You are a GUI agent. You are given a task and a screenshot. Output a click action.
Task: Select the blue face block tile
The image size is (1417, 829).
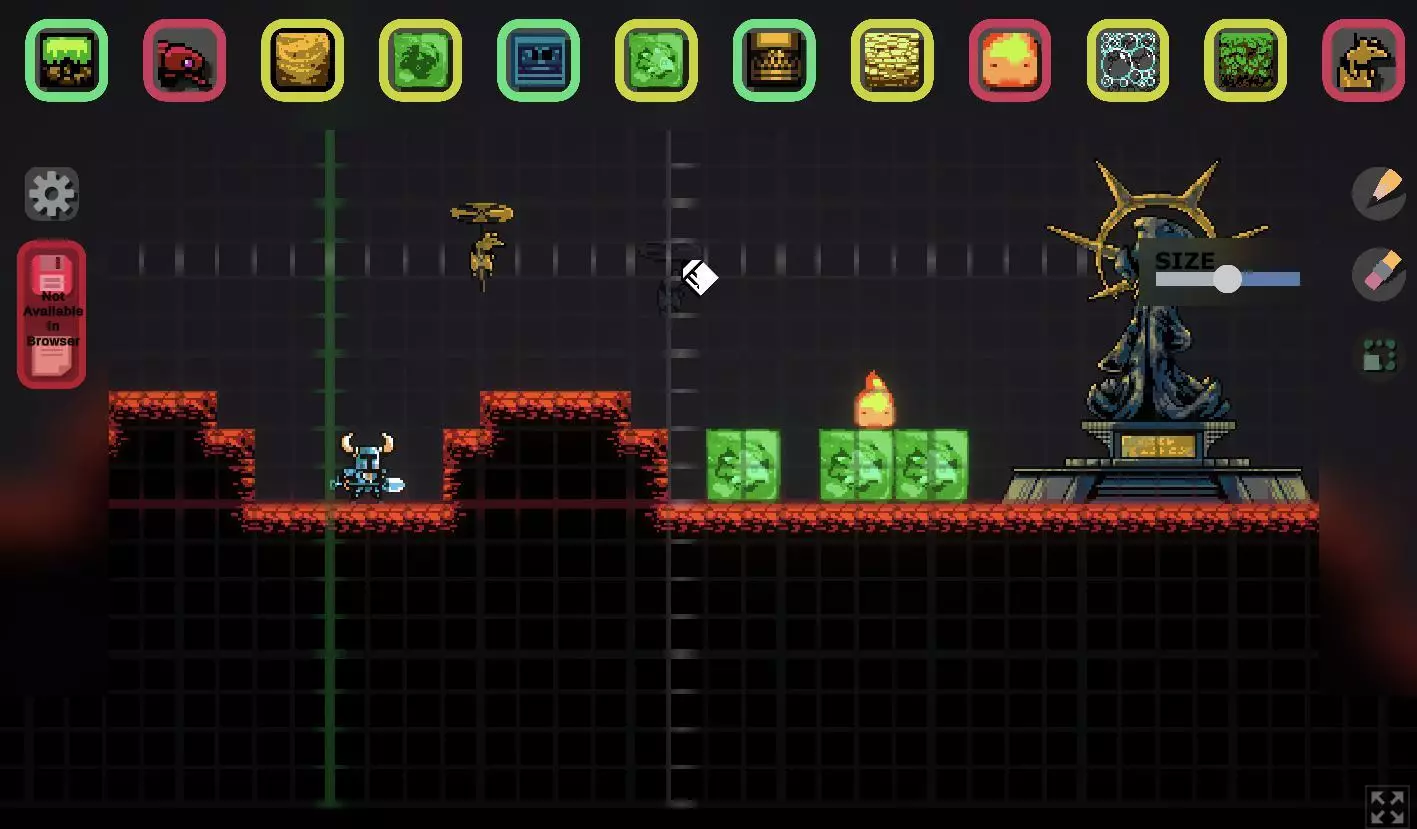point(538,60)
